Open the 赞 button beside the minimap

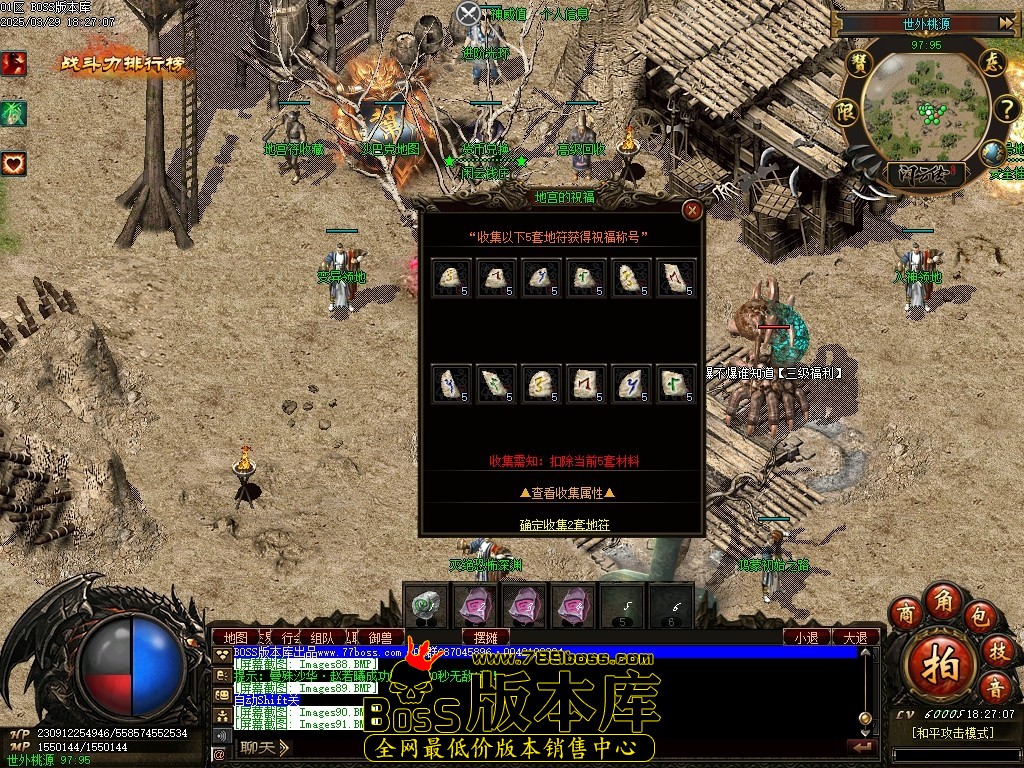[858, 62]
